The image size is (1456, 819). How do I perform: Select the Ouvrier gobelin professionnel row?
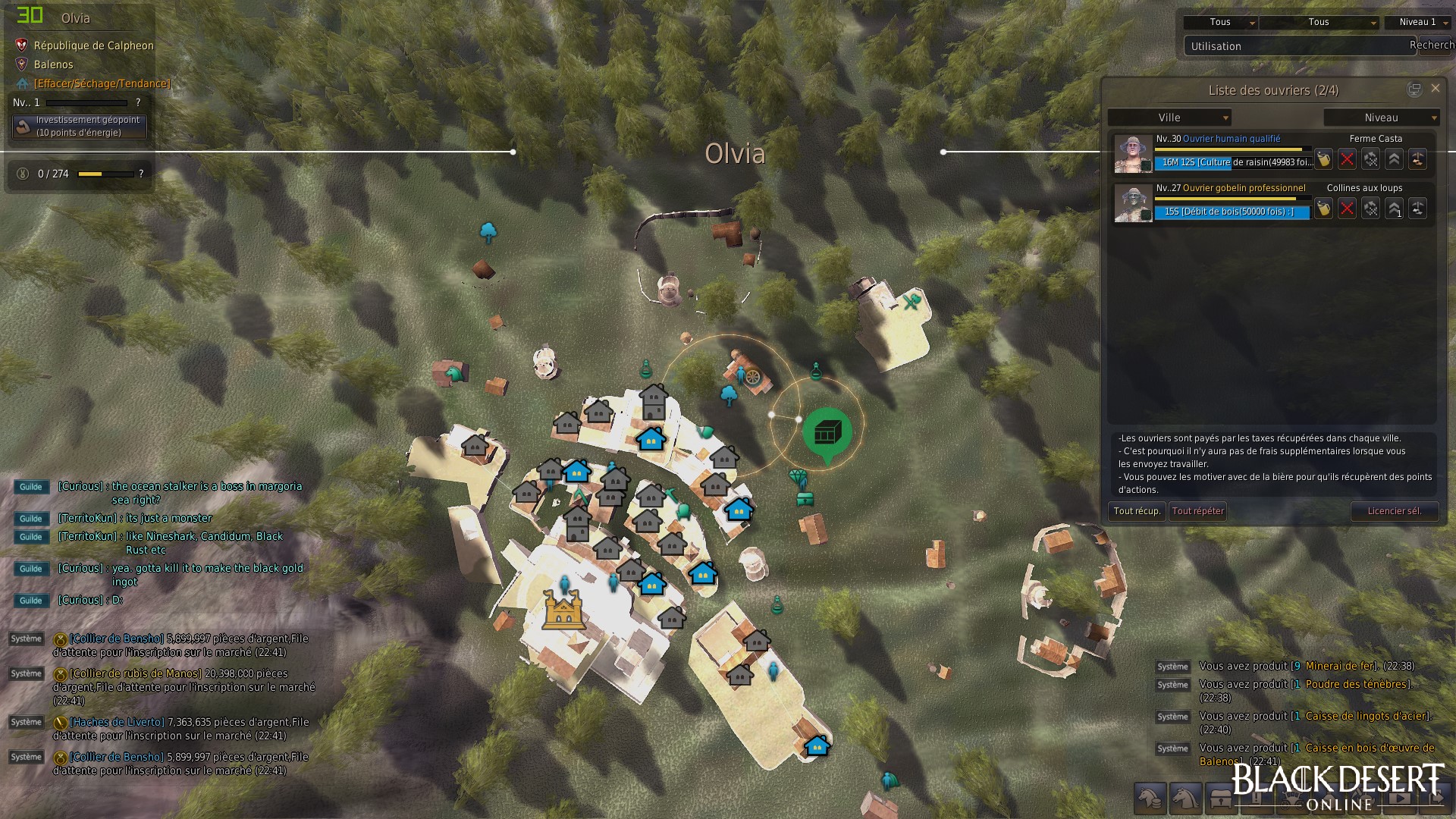coord(1244,188)
